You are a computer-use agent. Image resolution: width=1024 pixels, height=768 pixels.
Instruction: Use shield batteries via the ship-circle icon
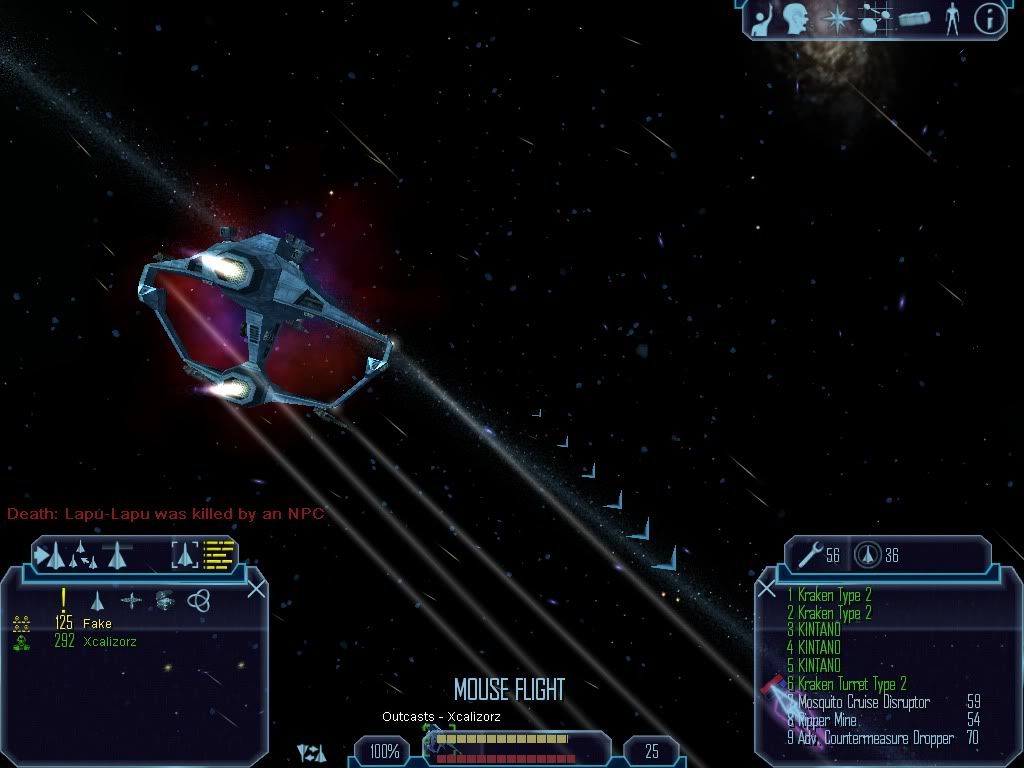pyautogui.click(x=867, y=554)
